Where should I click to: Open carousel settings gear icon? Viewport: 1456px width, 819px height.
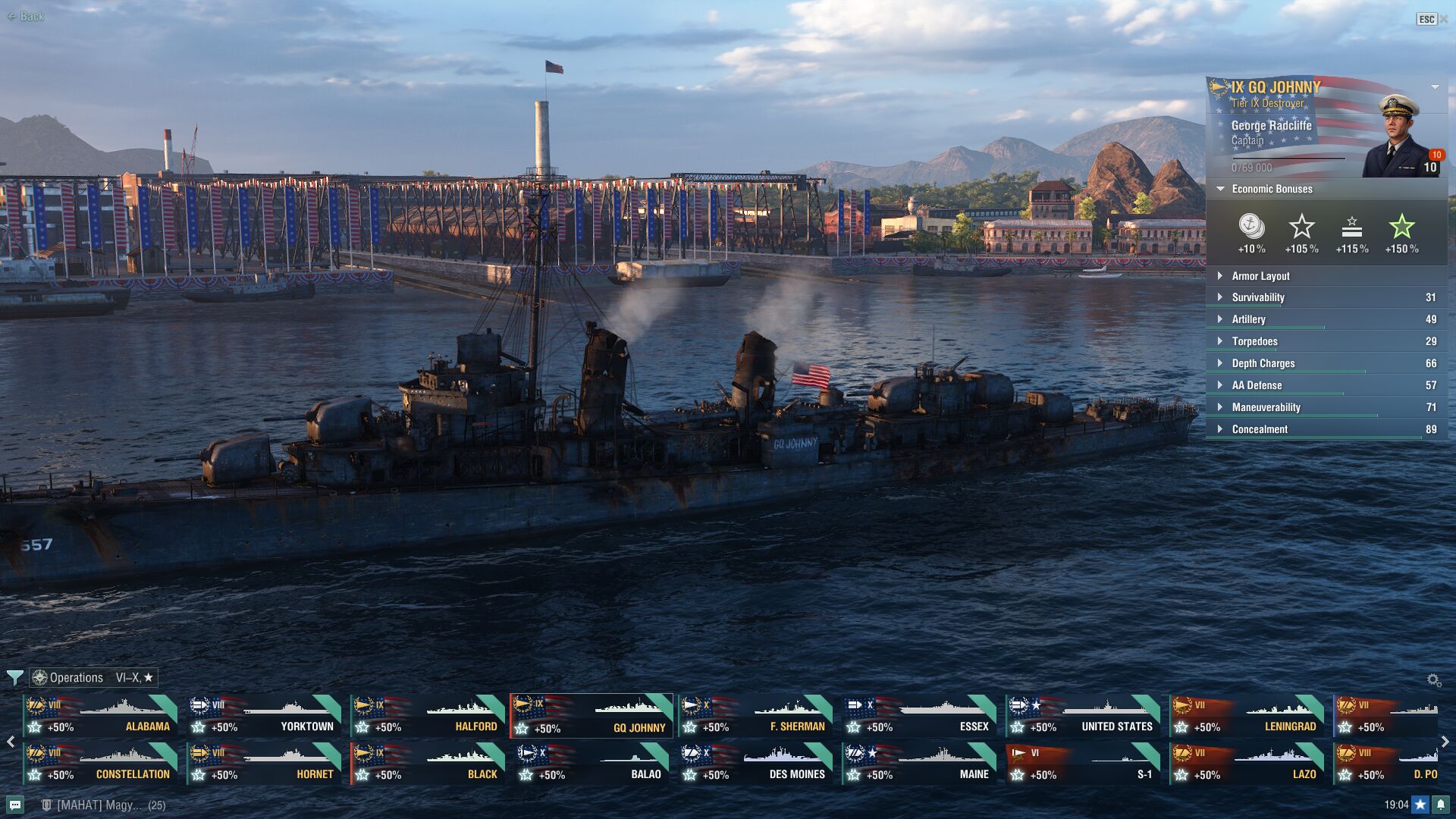point(1433,680)
